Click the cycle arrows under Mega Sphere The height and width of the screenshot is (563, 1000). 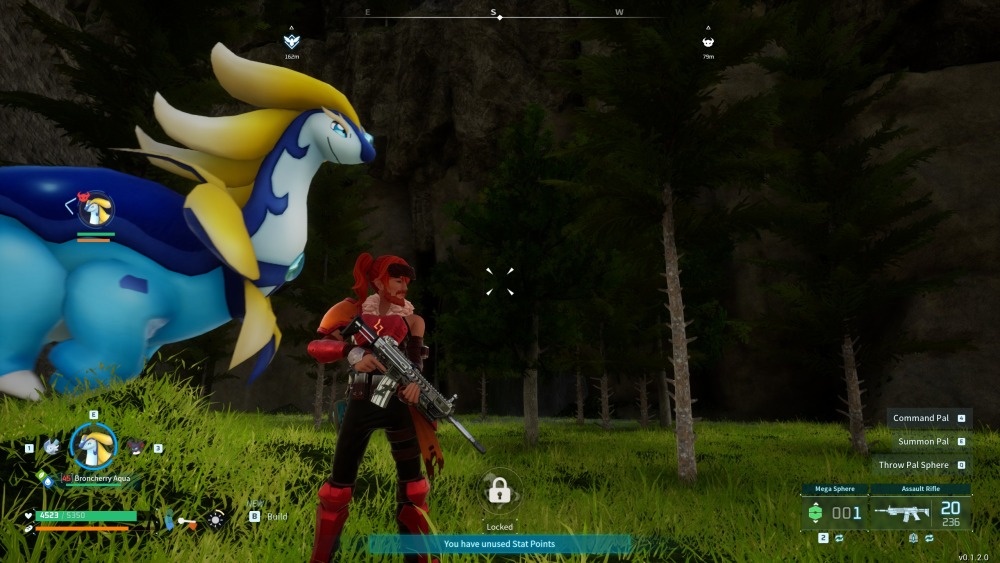pyautogui.click(x=841, y=538)
